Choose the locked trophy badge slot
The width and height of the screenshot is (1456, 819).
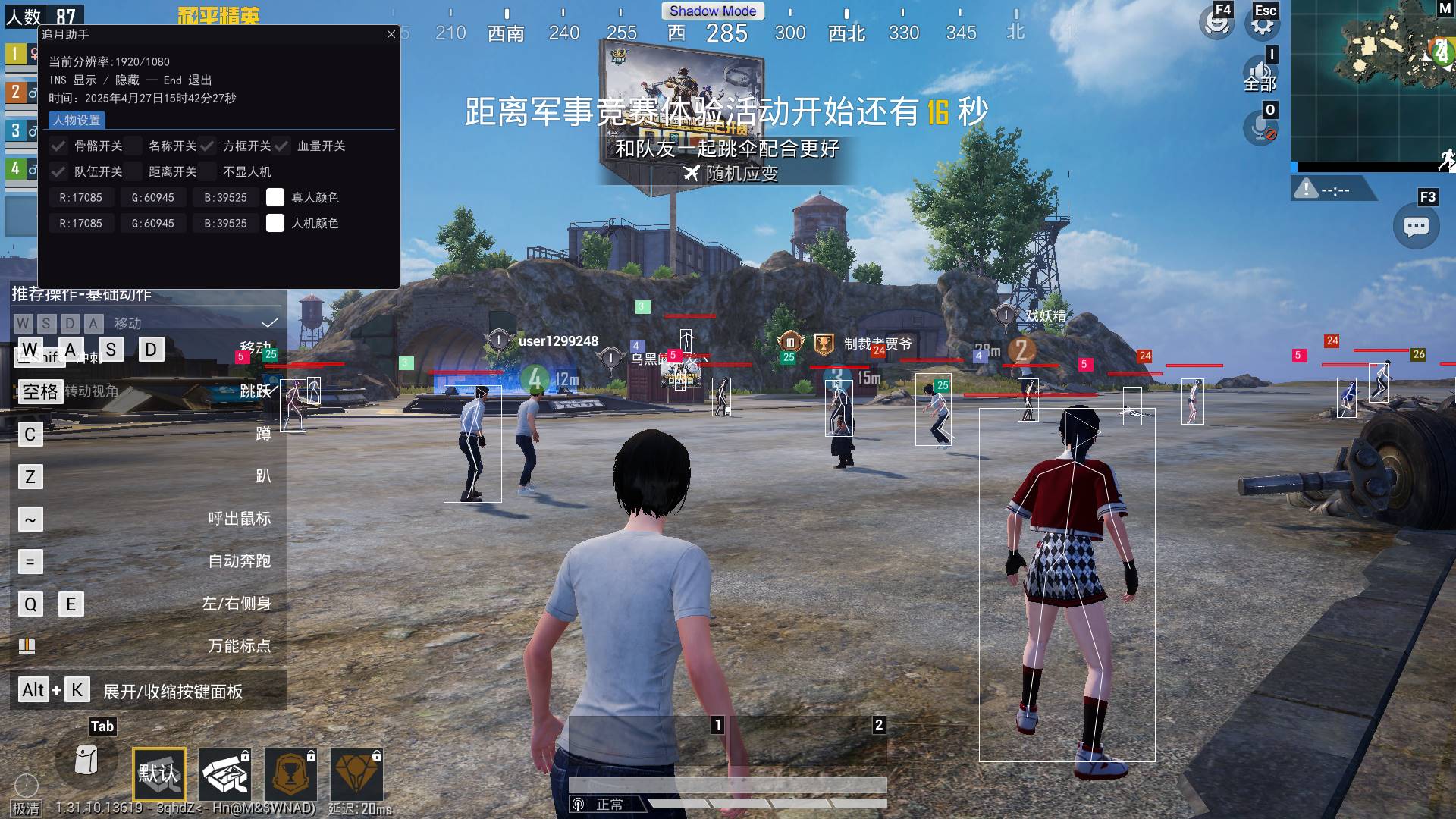pos(290,773)
